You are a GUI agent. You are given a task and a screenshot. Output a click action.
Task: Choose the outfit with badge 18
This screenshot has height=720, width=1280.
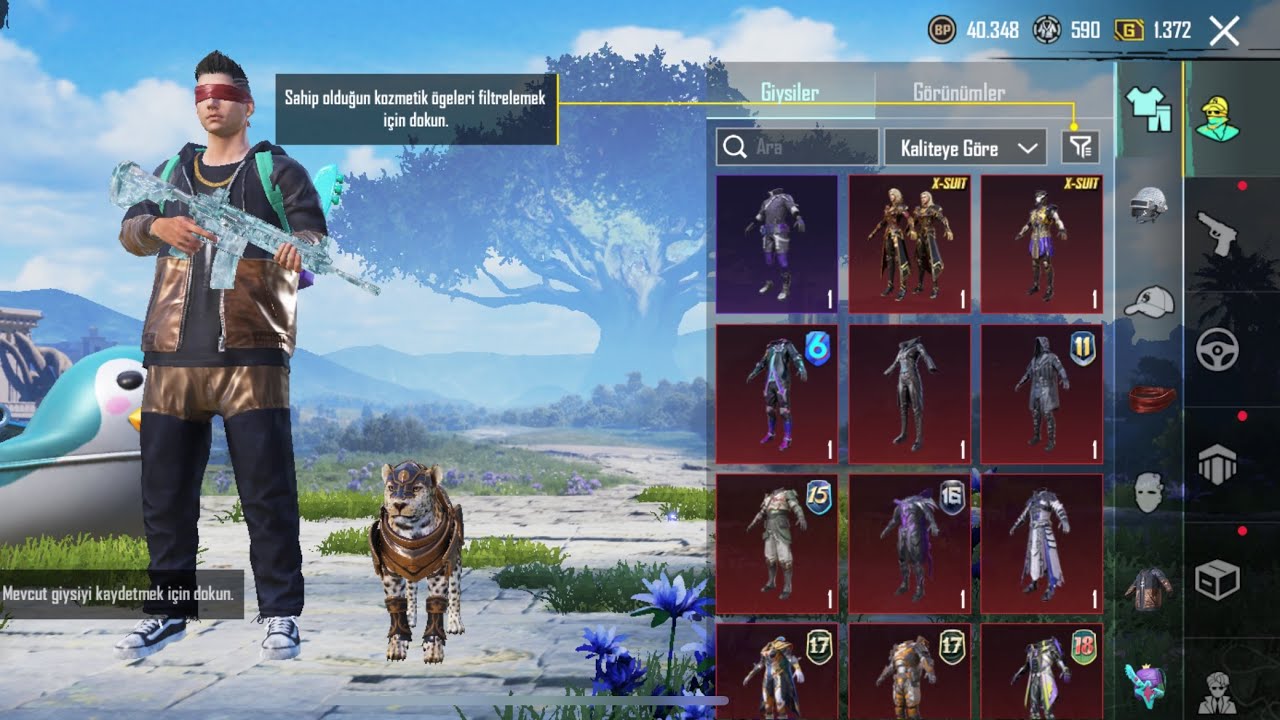[x=1041, y=670]
